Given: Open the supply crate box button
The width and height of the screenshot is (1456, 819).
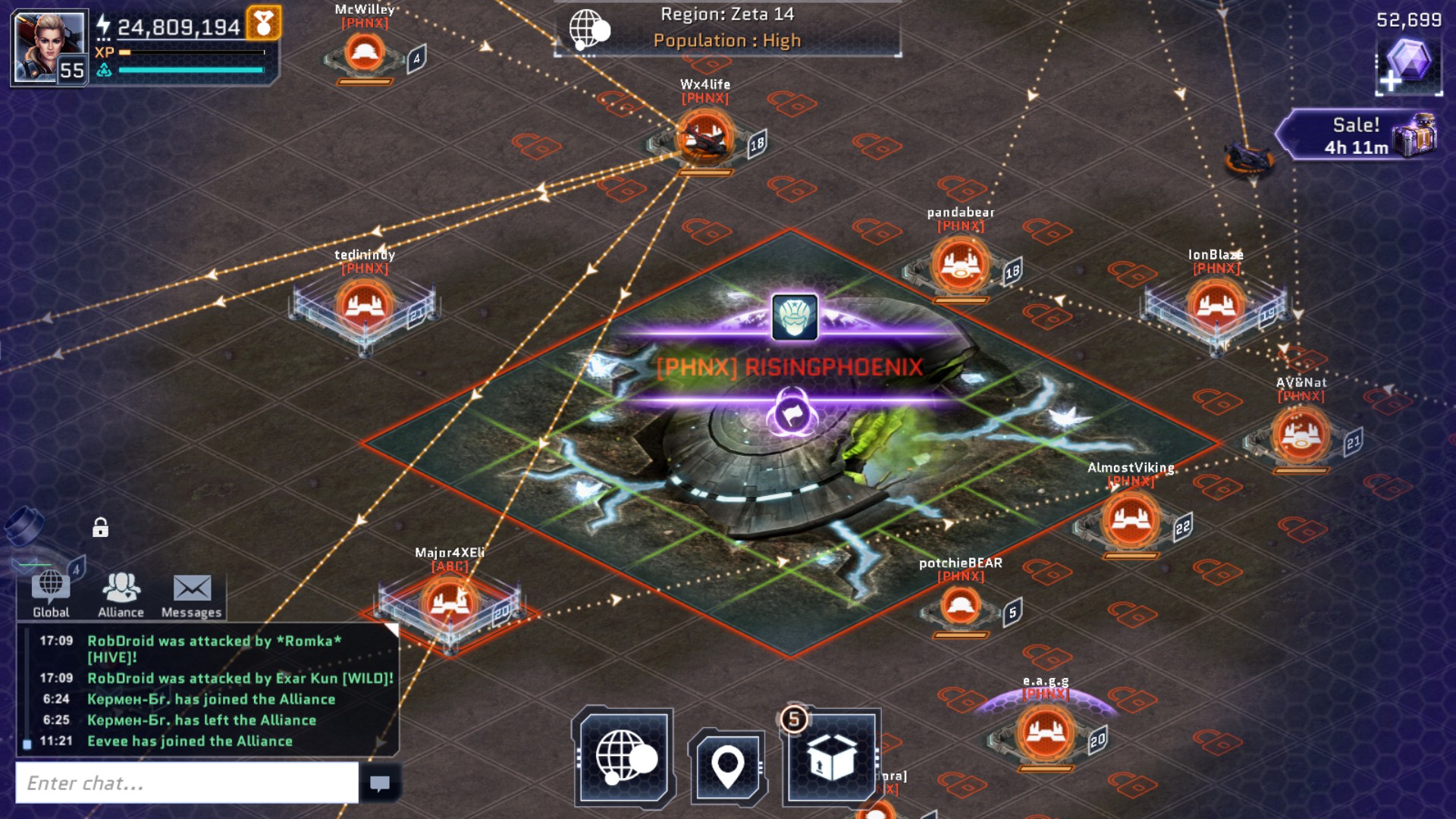Looking at the screenshot, I should coord(831,757).
